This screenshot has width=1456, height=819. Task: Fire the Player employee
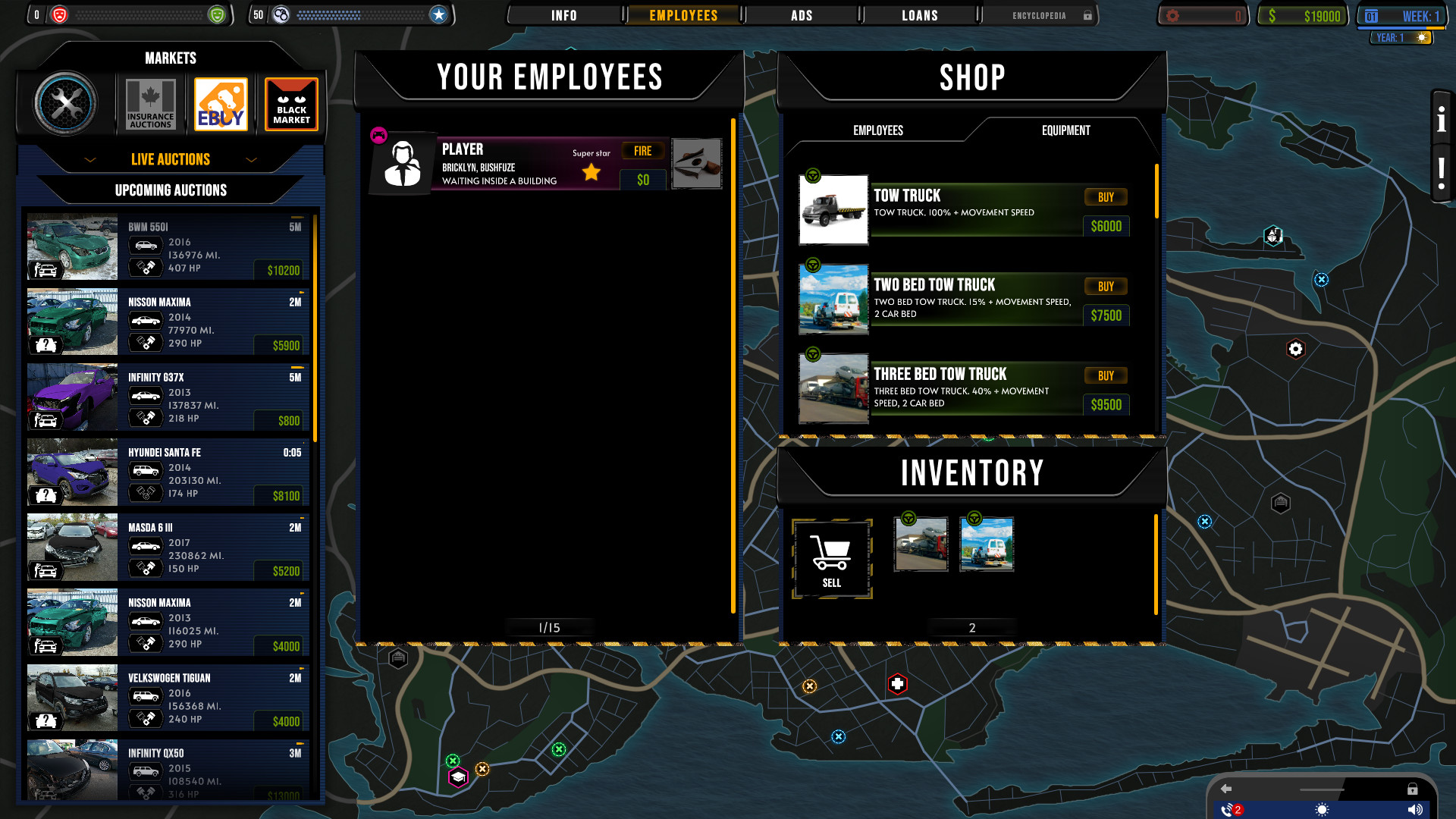click(x=642, y=150)
